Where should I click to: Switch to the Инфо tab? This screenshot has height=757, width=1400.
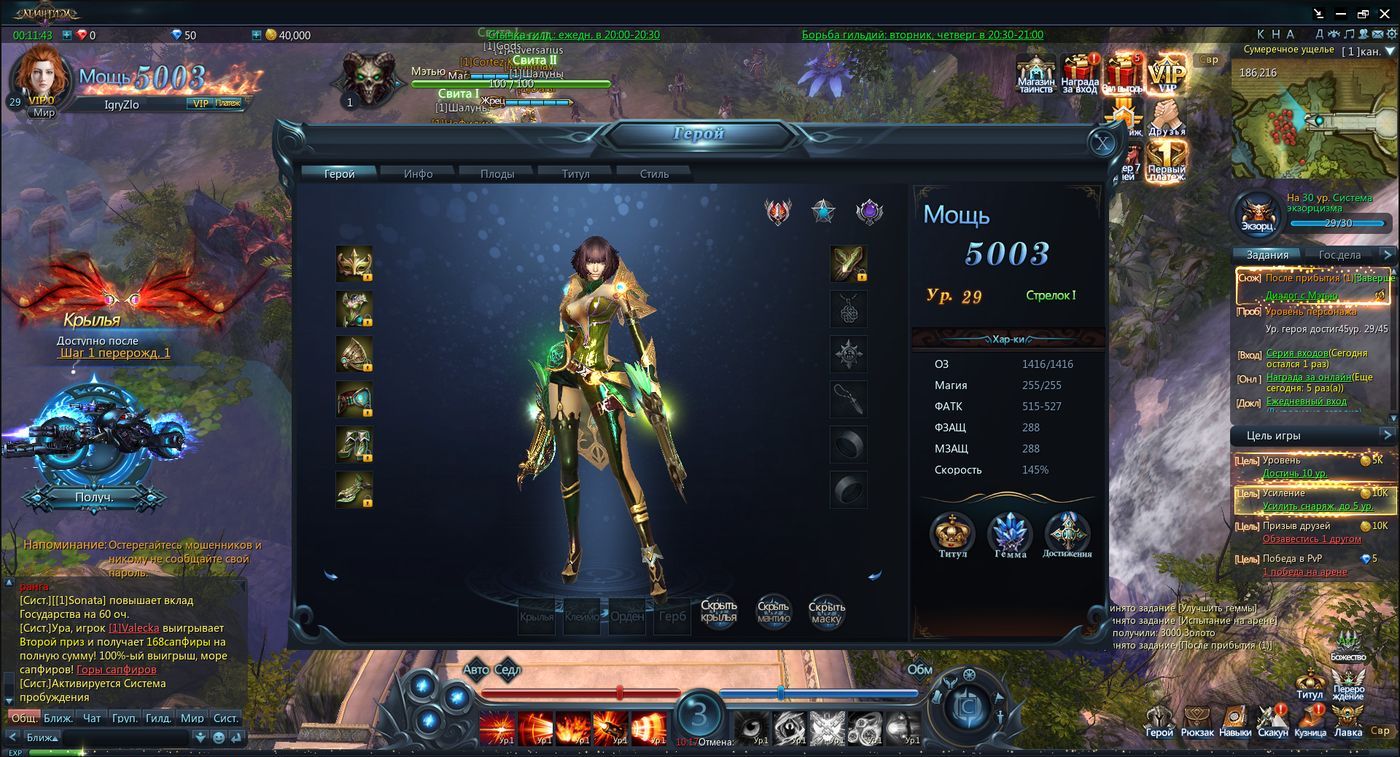click(x=418, y=173)
